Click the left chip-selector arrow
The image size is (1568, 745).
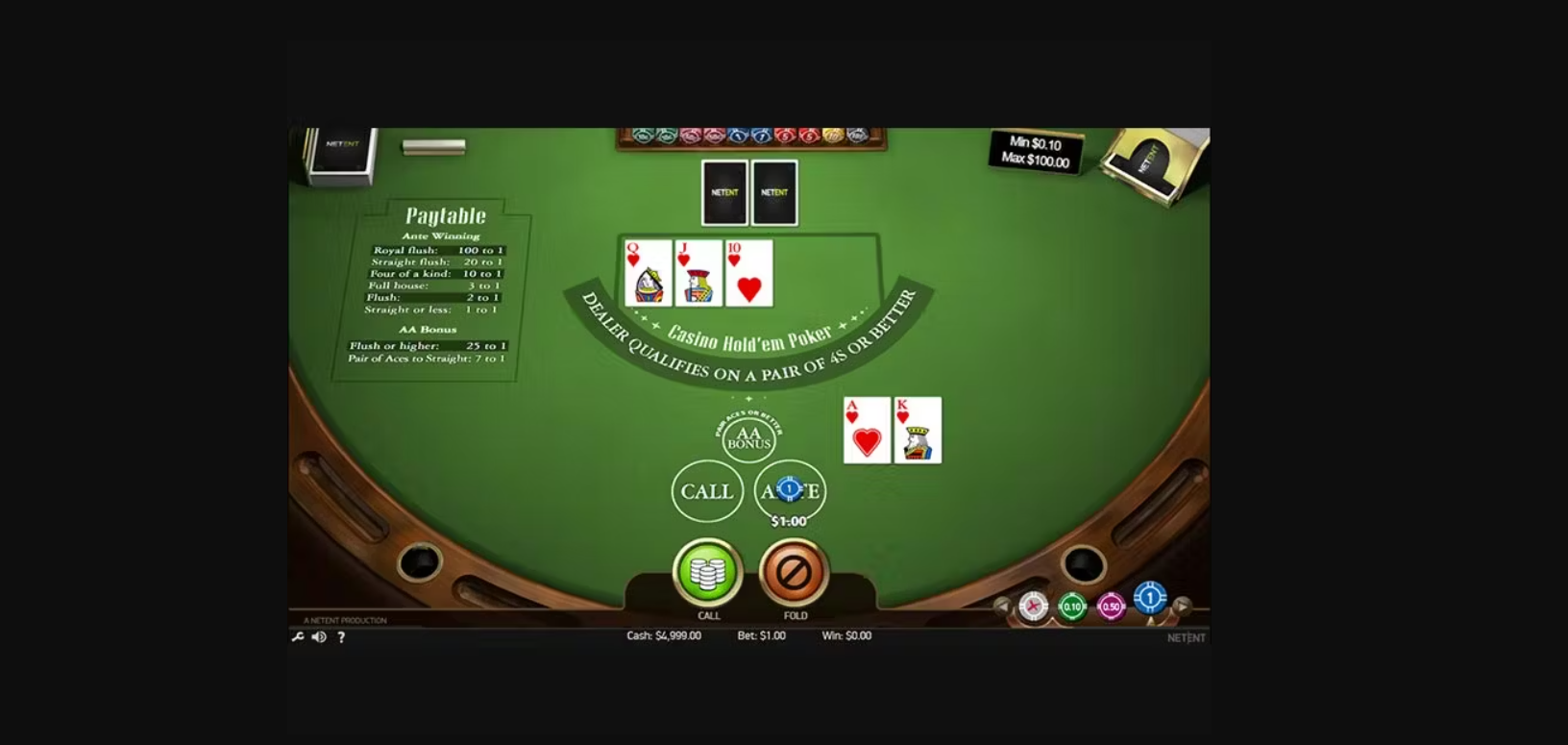tap(1005, 607)
